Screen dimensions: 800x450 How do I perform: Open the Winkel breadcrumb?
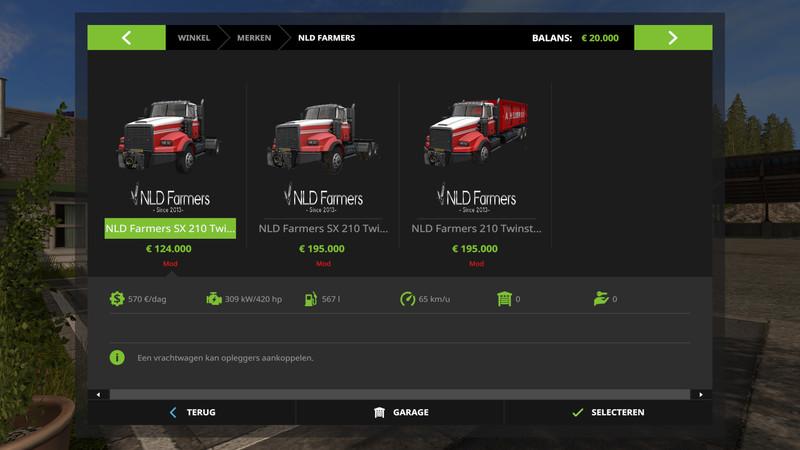194,38
